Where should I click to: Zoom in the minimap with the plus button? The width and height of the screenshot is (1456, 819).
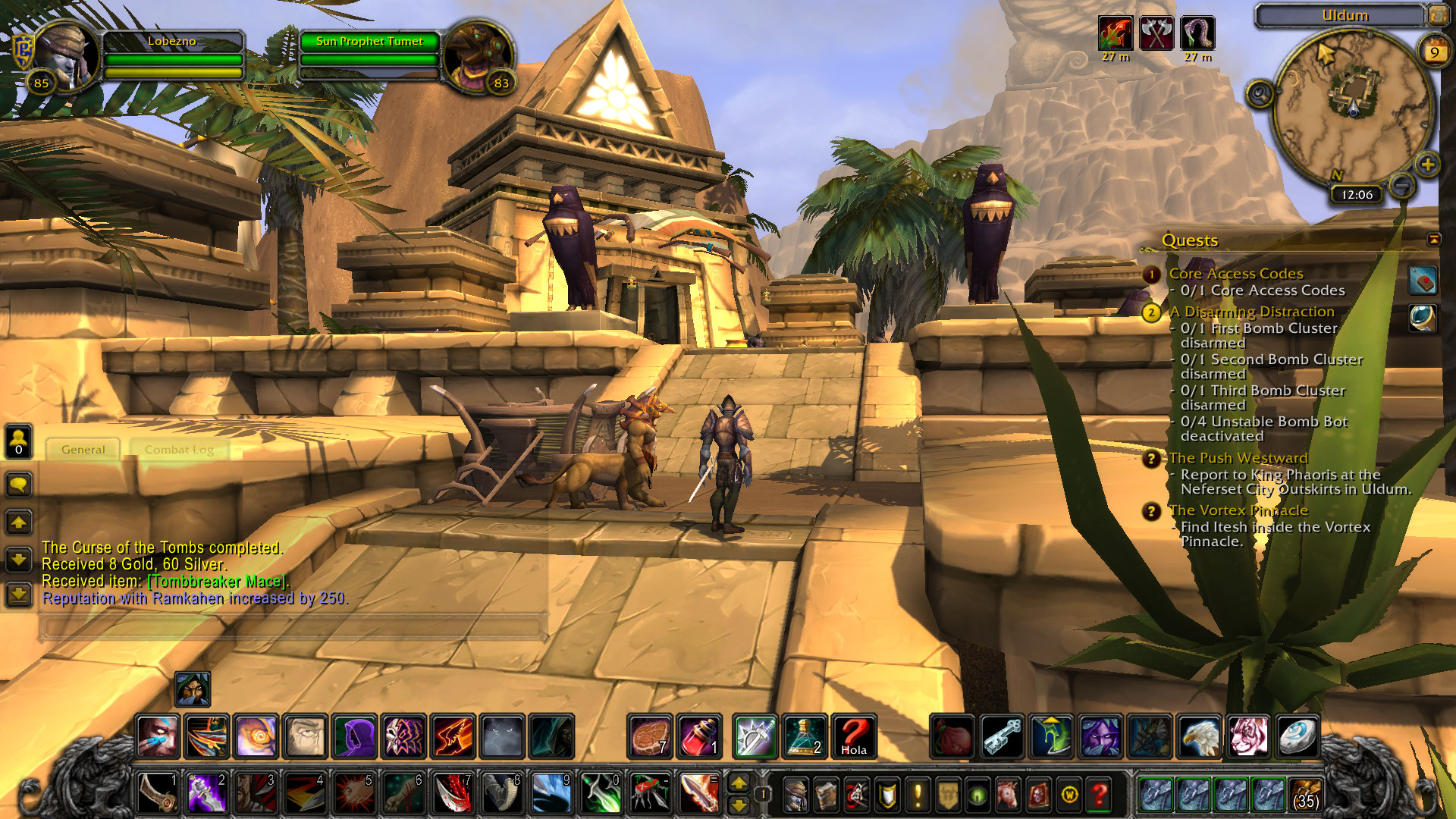[1427, 165]
